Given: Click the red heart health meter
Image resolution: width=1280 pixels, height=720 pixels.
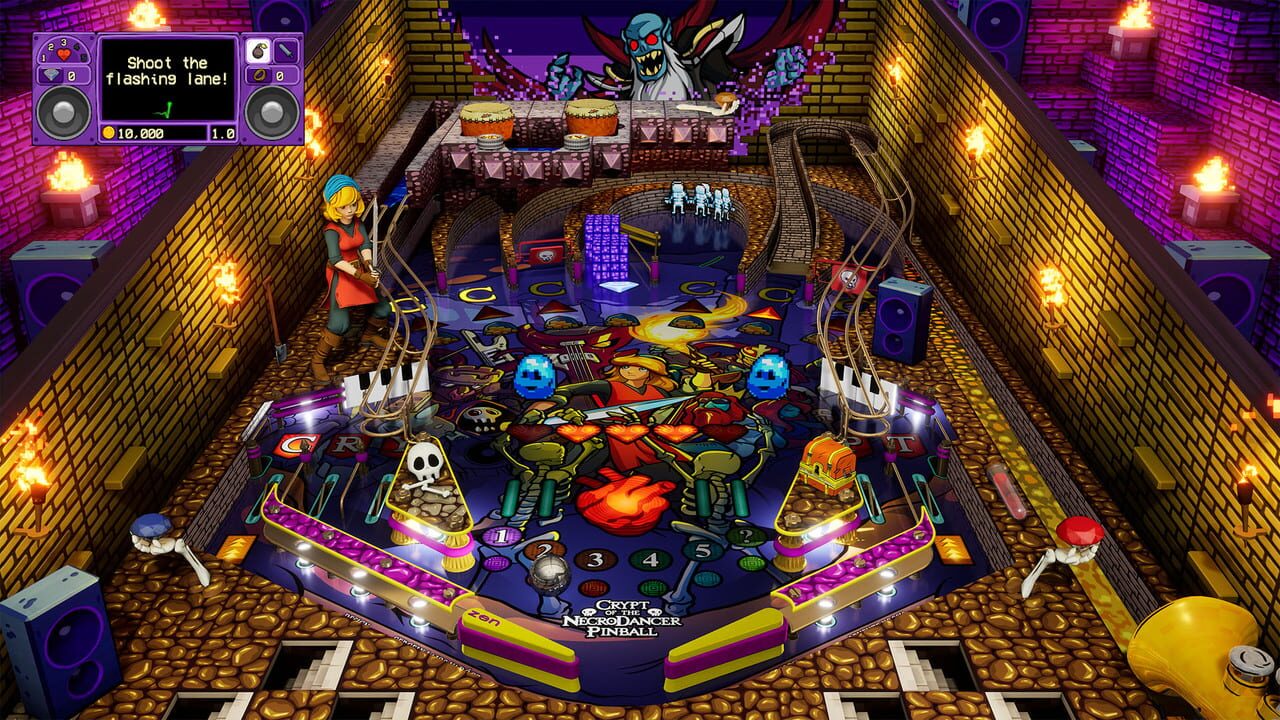Looking at the screenshot, I should click(63, 53).
